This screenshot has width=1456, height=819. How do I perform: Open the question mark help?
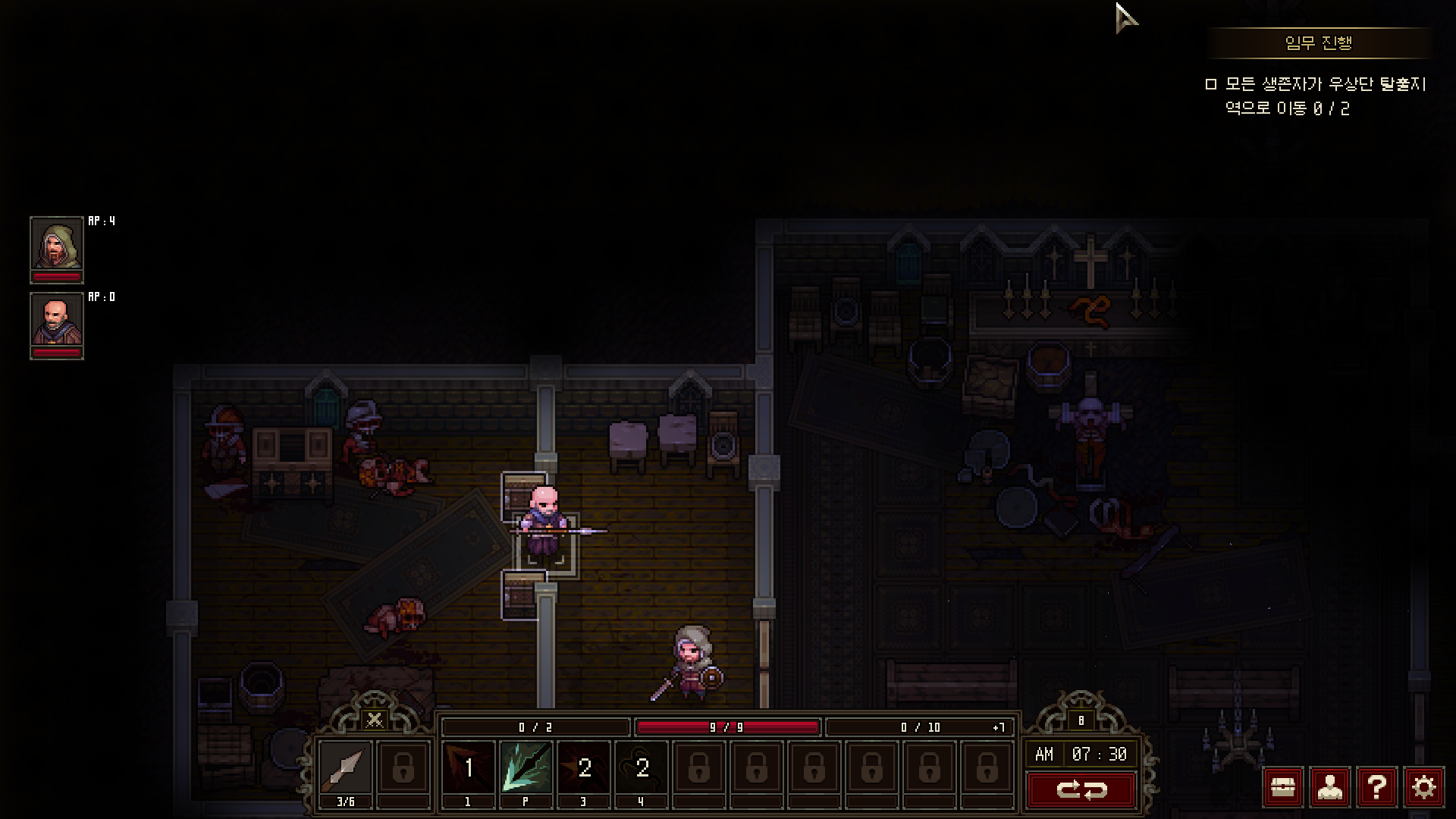(1376, 788)
